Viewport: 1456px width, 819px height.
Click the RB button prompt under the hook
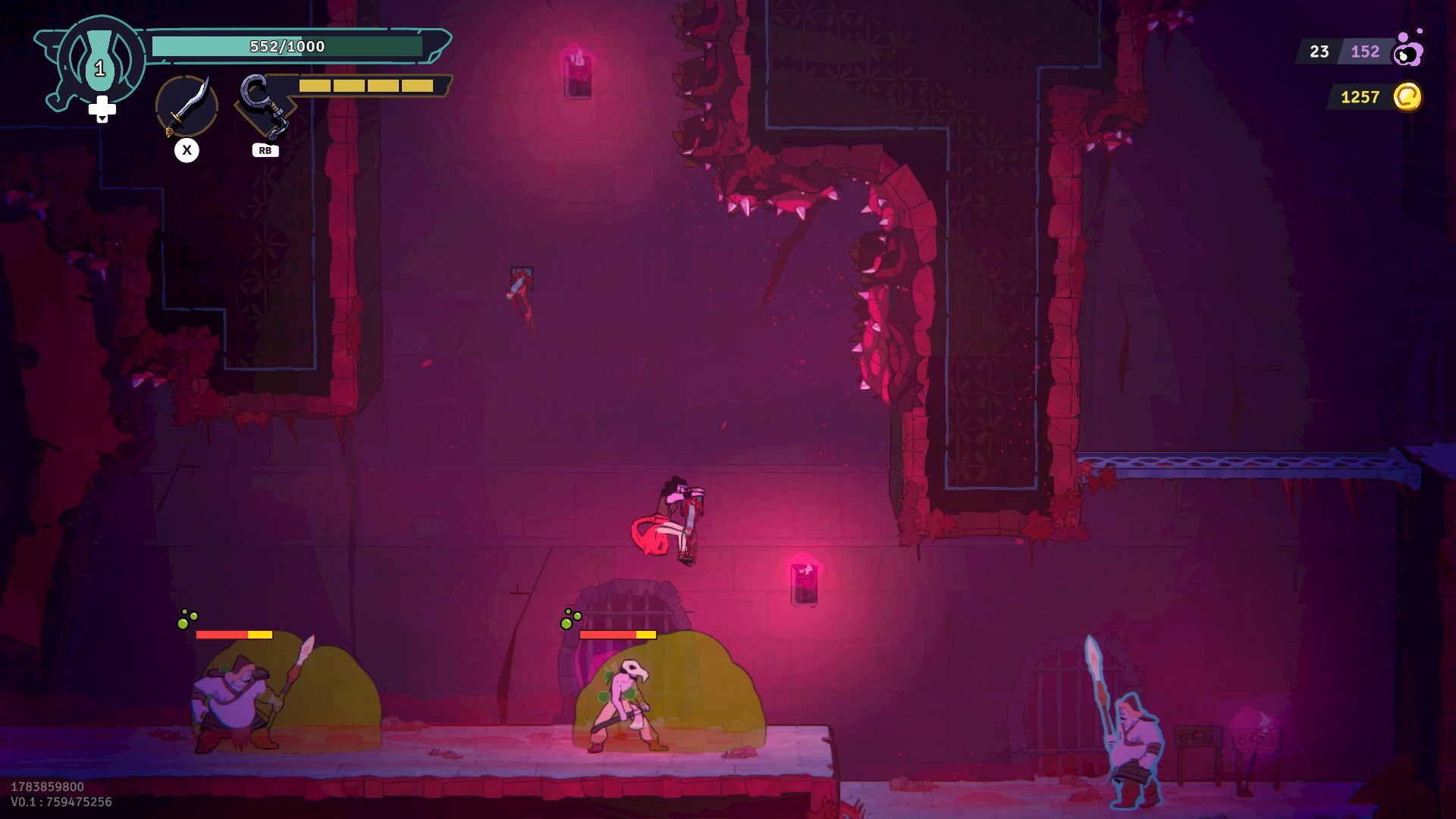265,150
